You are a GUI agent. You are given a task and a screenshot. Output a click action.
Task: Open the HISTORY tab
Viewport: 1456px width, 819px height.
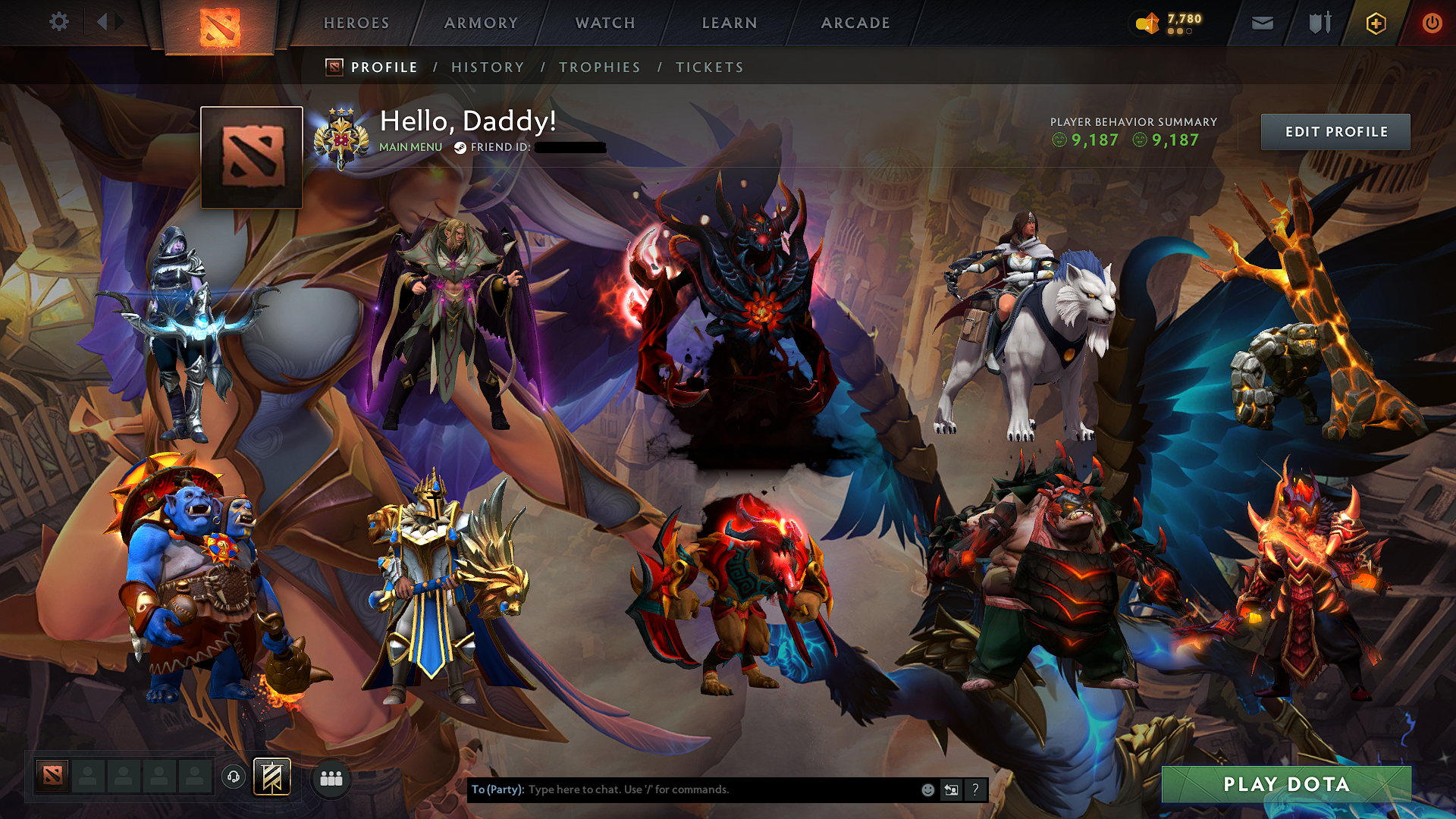click(x=488, y=67)
